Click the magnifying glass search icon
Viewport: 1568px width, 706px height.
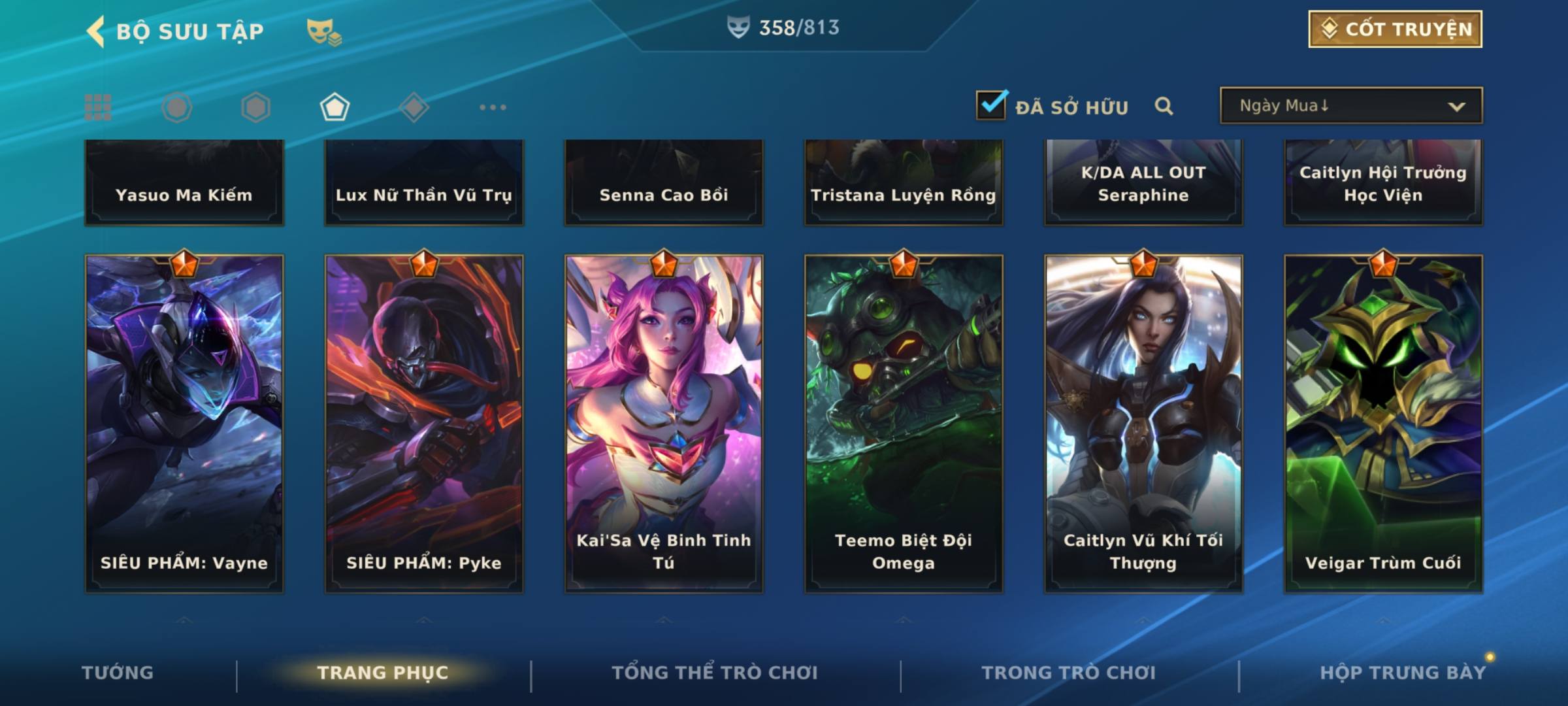coord(1164,106)
